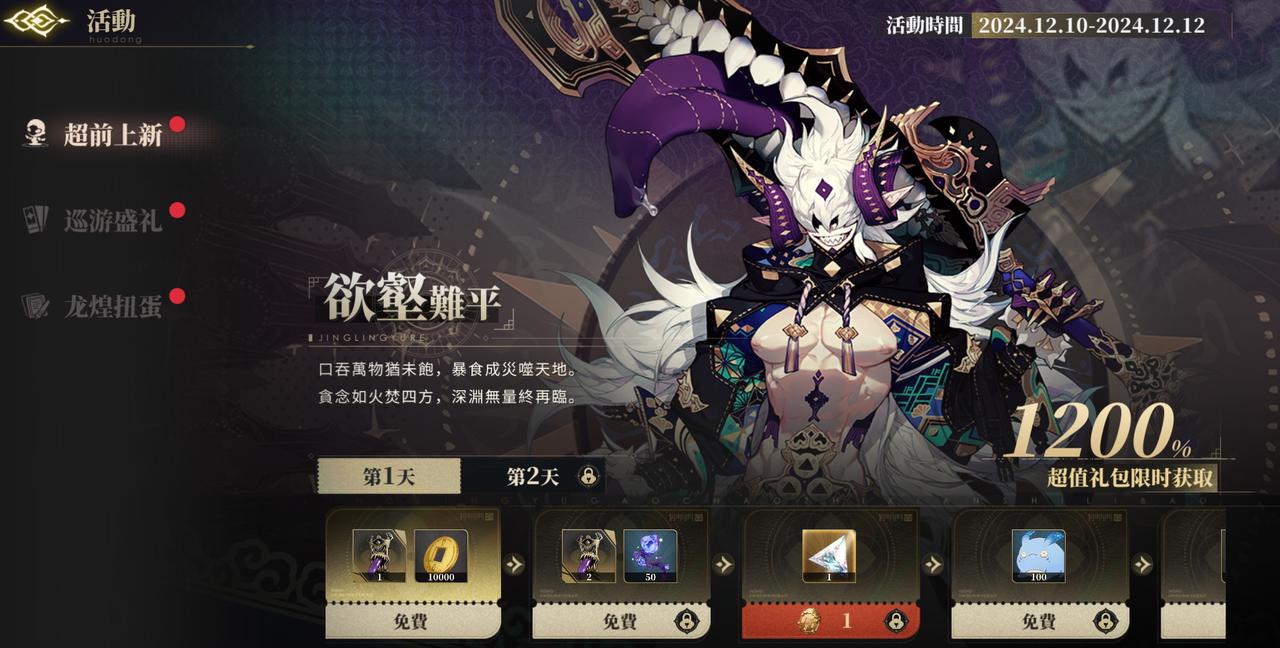This screenshot has width=1280, height=648.
Task: Select the purple orb reward showing 50
Action: coord(650,556)
